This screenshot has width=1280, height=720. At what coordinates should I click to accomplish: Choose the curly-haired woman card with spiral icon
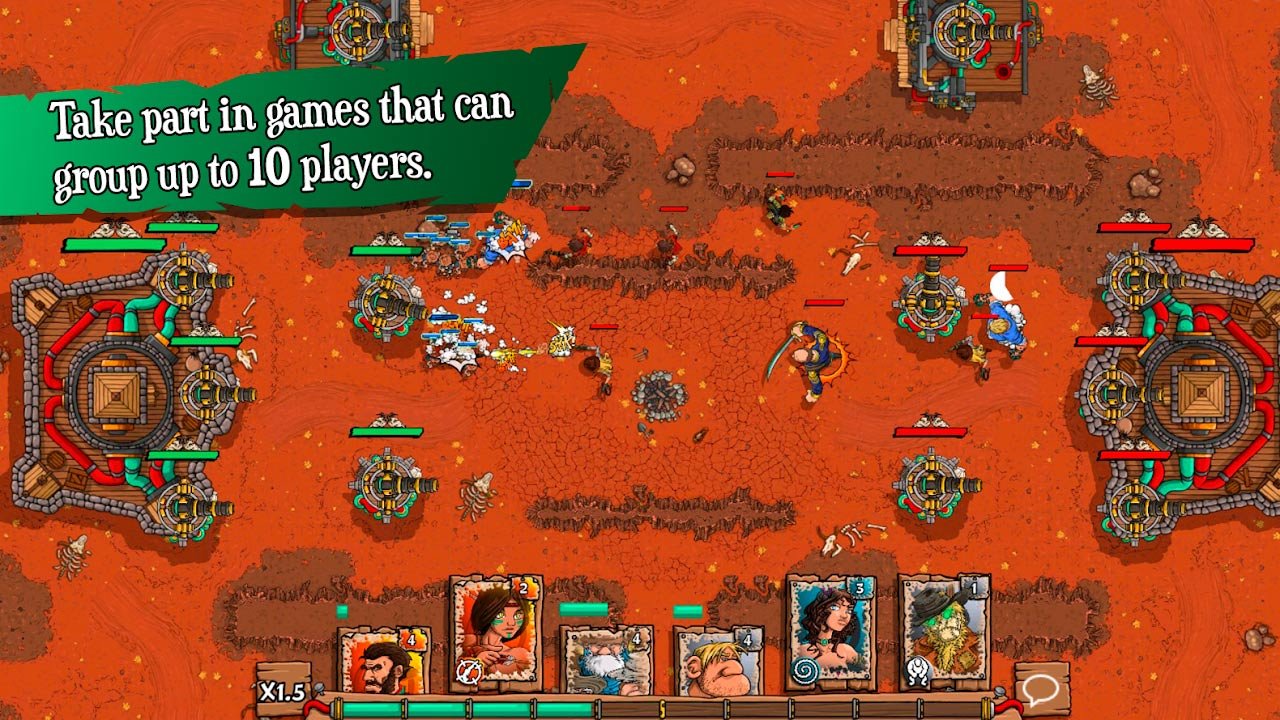tap(830, 630)
